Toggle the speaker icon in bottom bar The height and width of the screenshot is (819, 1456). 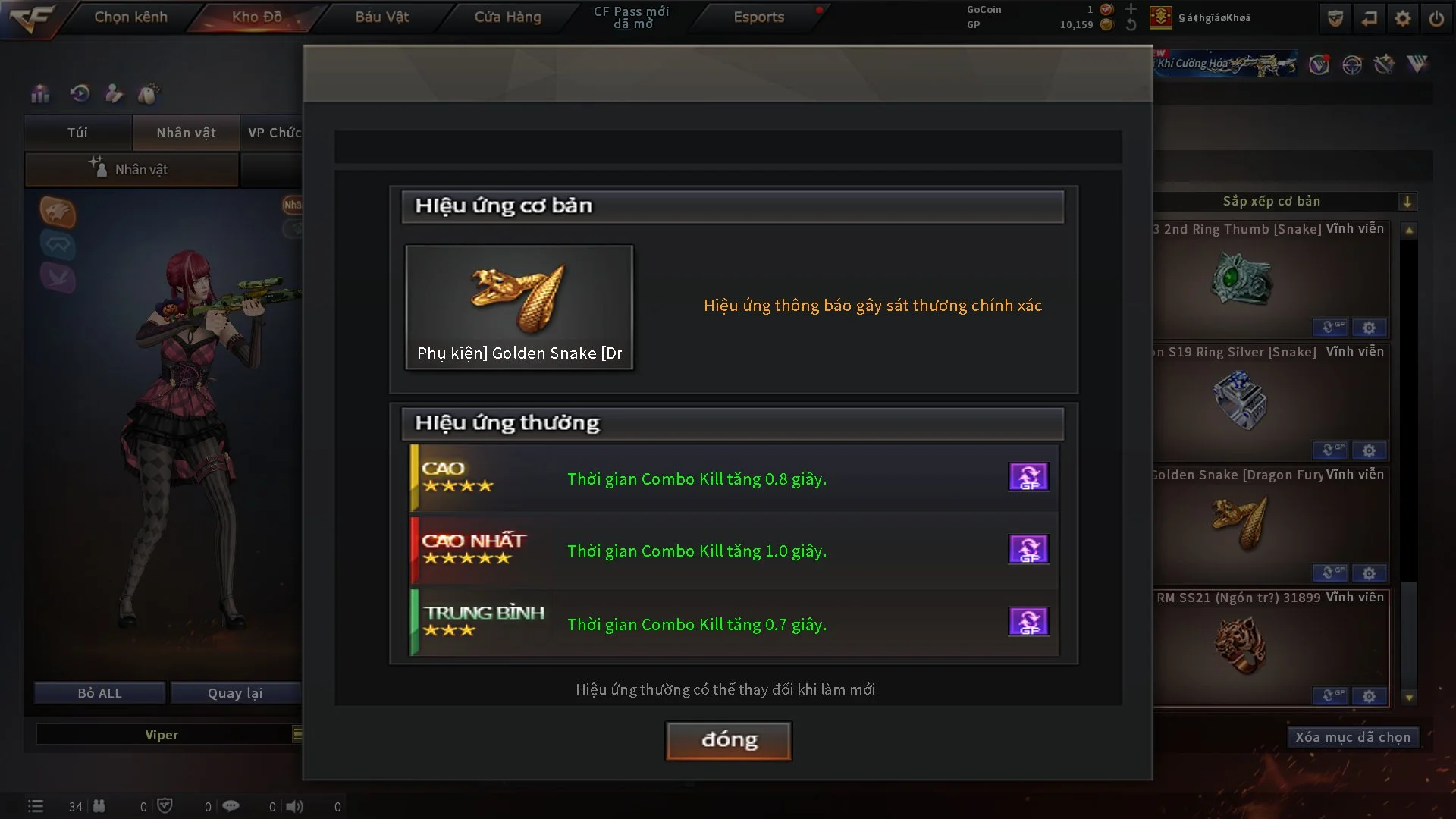[x=296, y=806]
